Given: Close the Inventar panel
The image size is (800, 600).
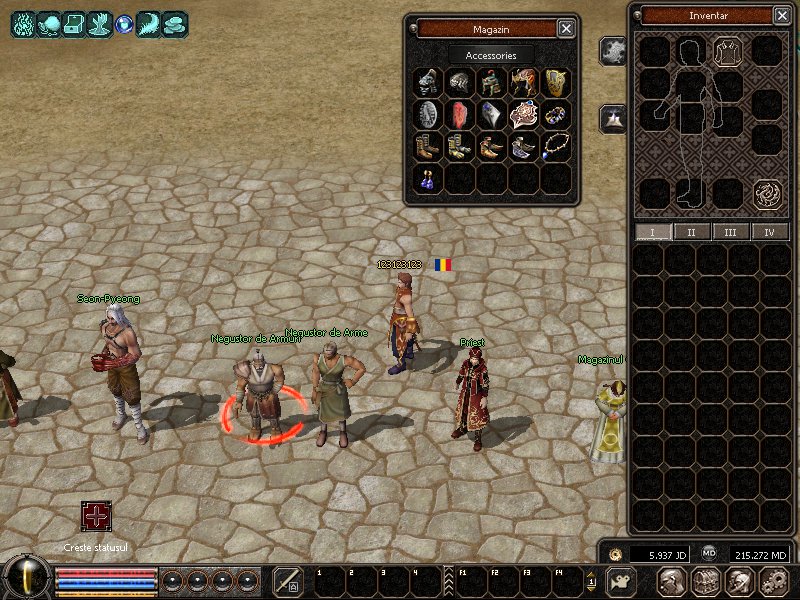Looking at the screenshot, I should click(x=781, y=15).
